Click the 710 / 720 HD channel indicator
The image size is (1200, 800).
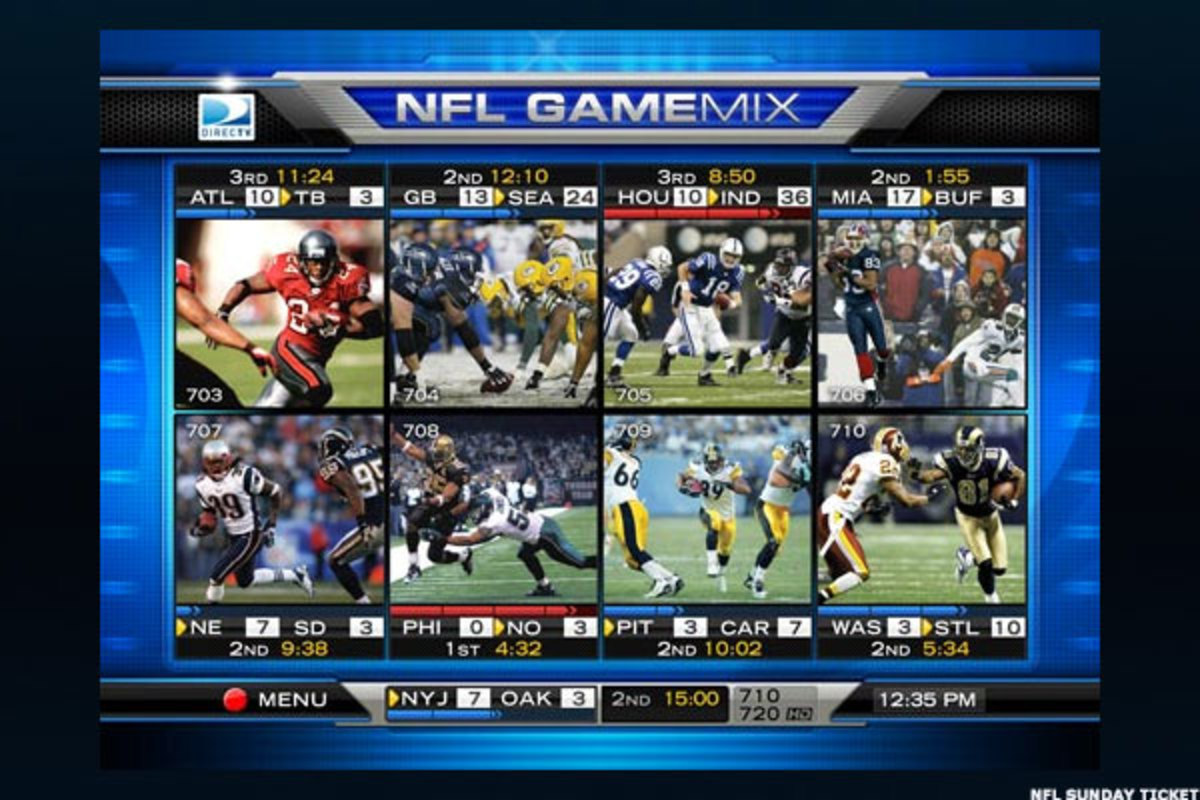click(x=774, y=703)
